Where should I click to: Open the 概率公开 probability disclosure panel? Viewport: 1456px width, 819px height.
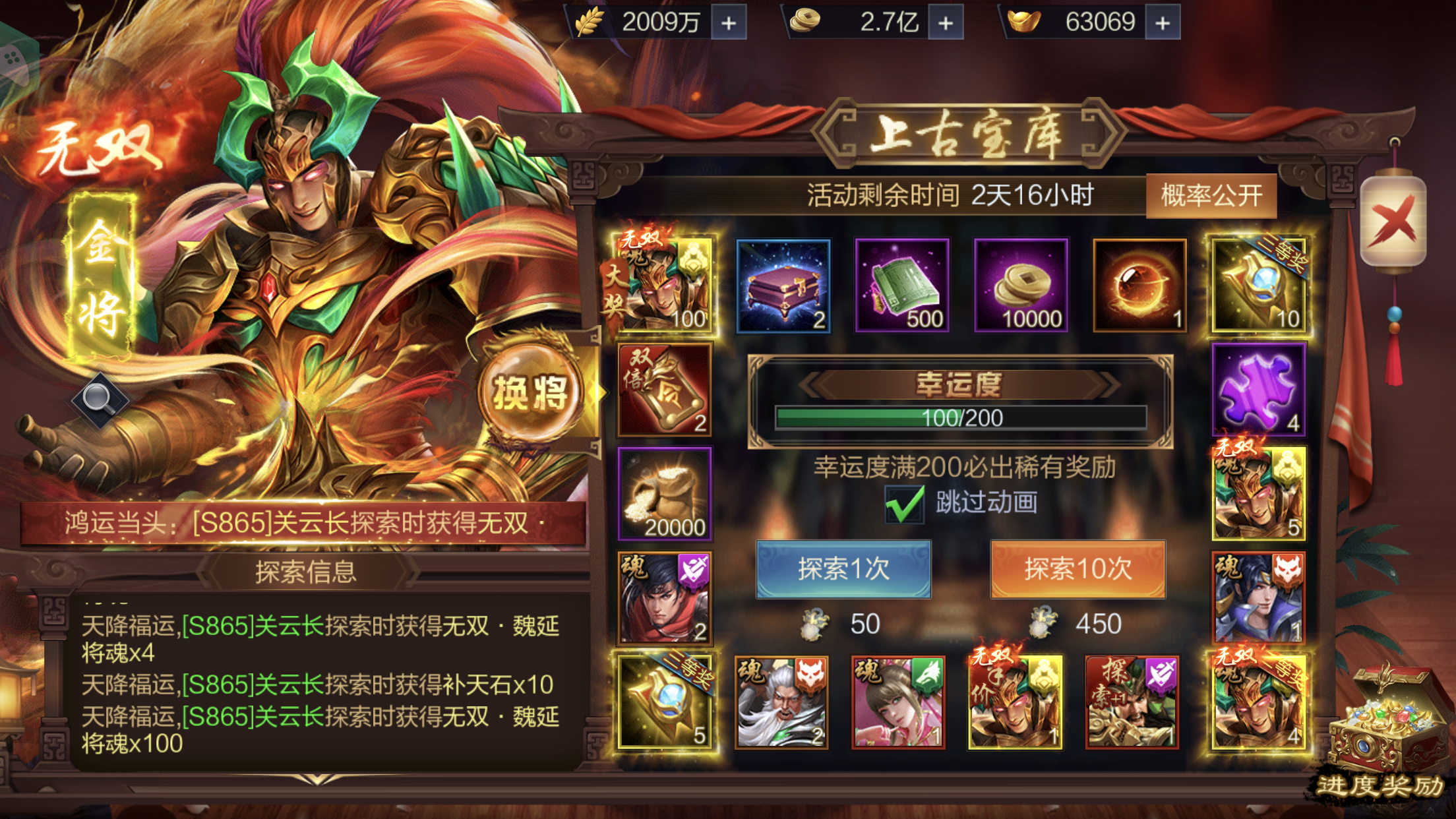click(x=1211, y=195)
